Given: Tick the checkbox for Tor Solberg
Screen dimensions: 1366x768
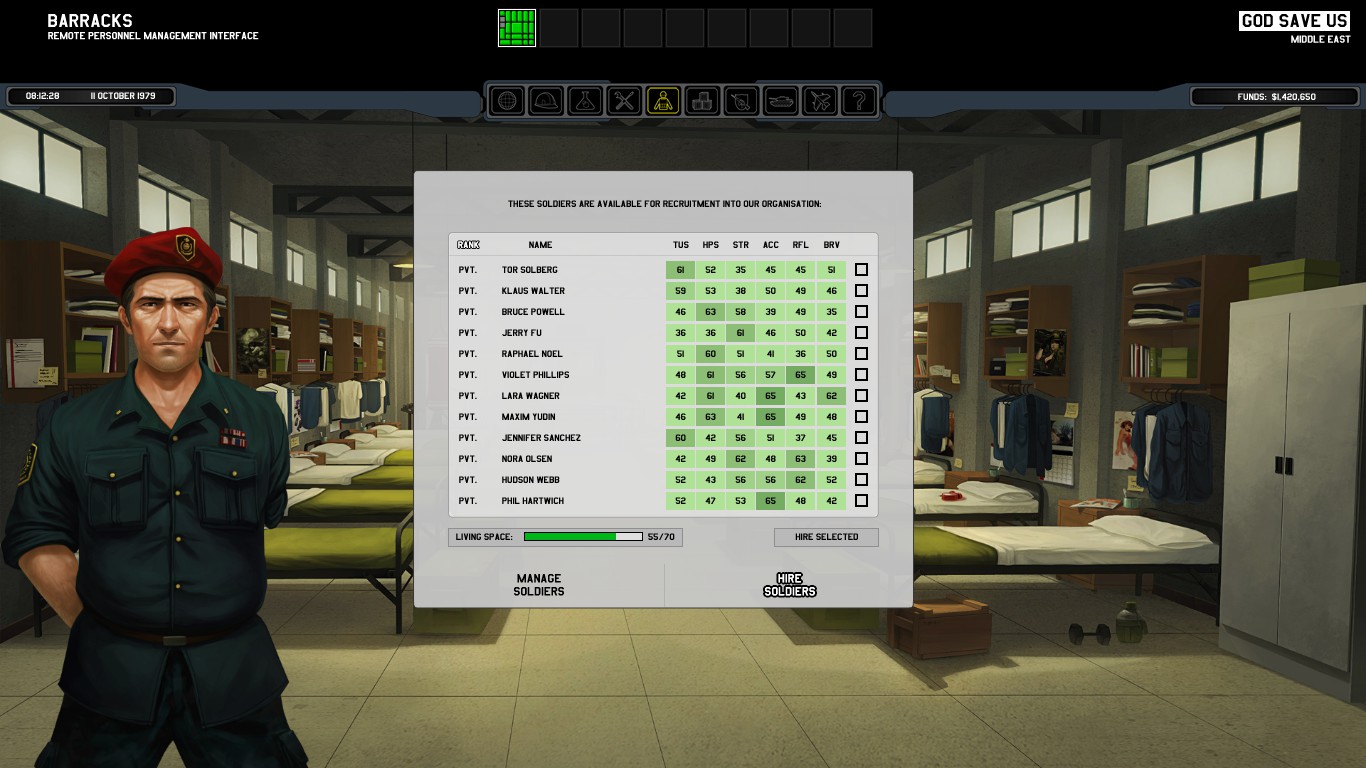Looking at the screenshot, I should [861, 270].
